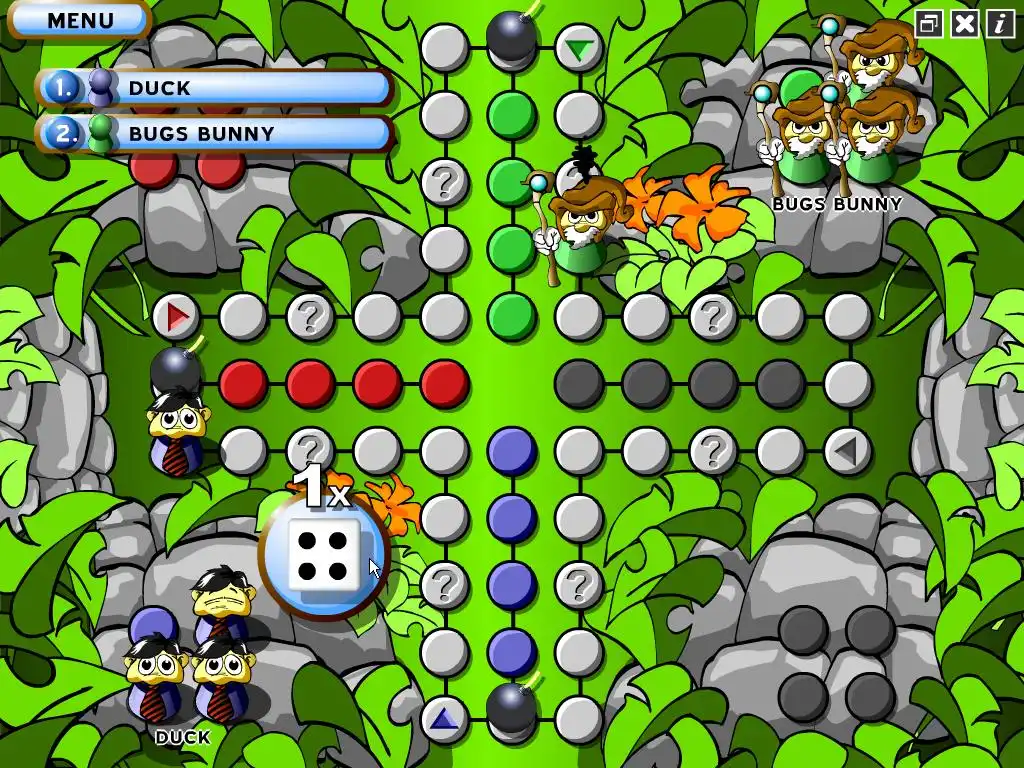Screen dimensions: 1024x768
Task: Open the MENU button
Action: point(79,20)
